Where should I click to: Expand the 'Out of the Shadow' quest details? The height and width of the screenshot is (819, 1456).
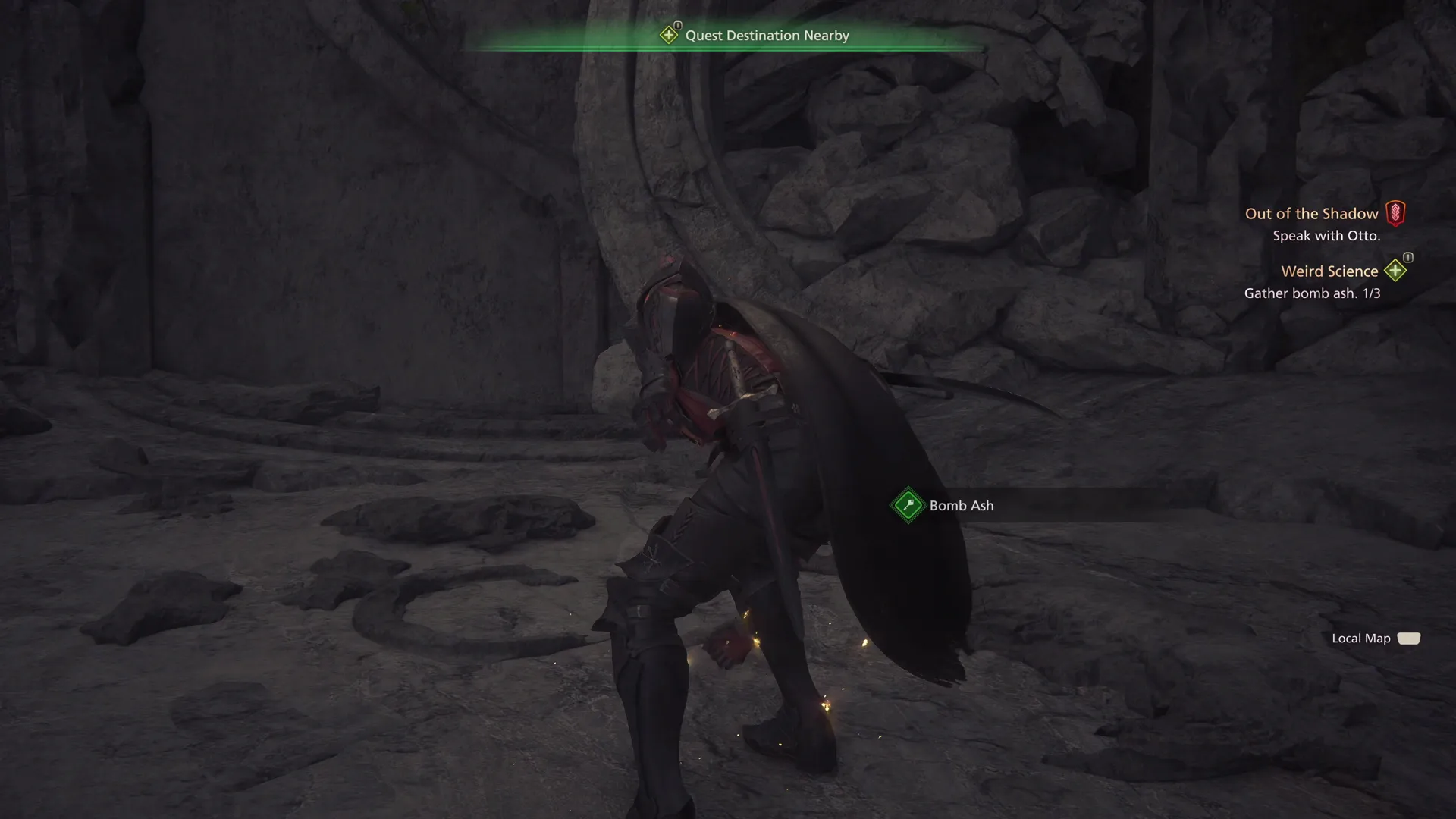tap(1312, 213)
